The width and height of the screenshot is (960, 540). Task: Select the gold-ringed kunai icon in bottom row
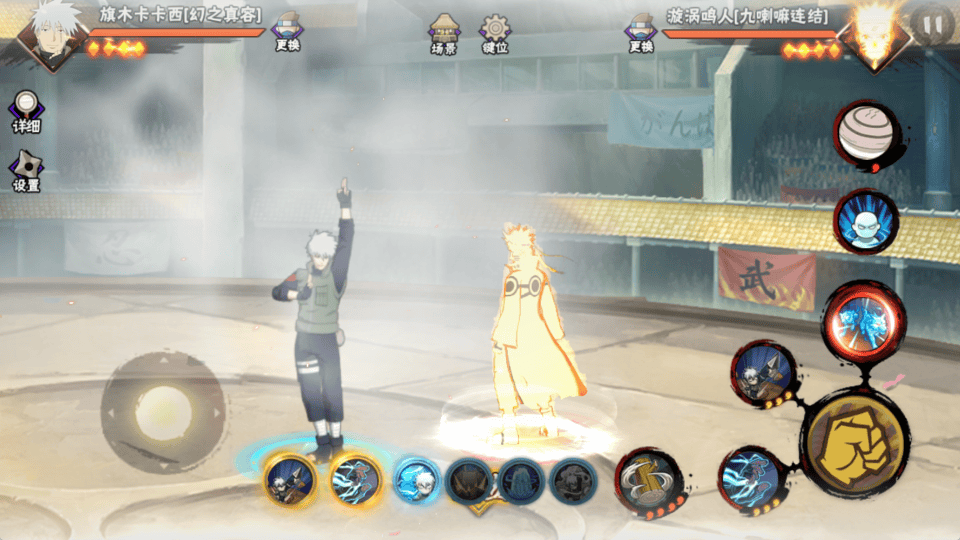(x=291, y=481)
